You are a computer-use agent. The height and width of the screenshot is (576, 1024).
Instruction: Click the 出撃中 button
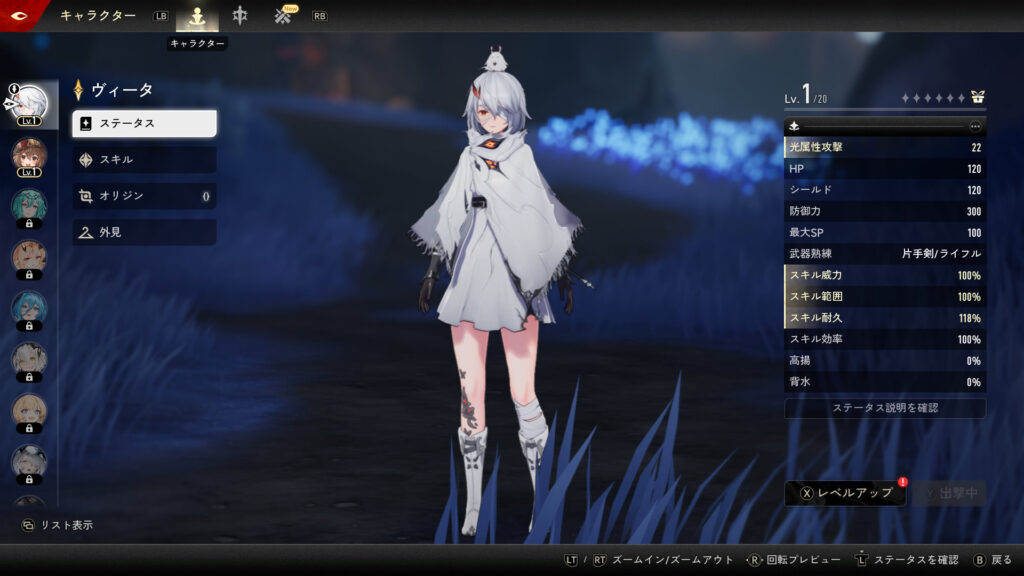pos(949,493)
